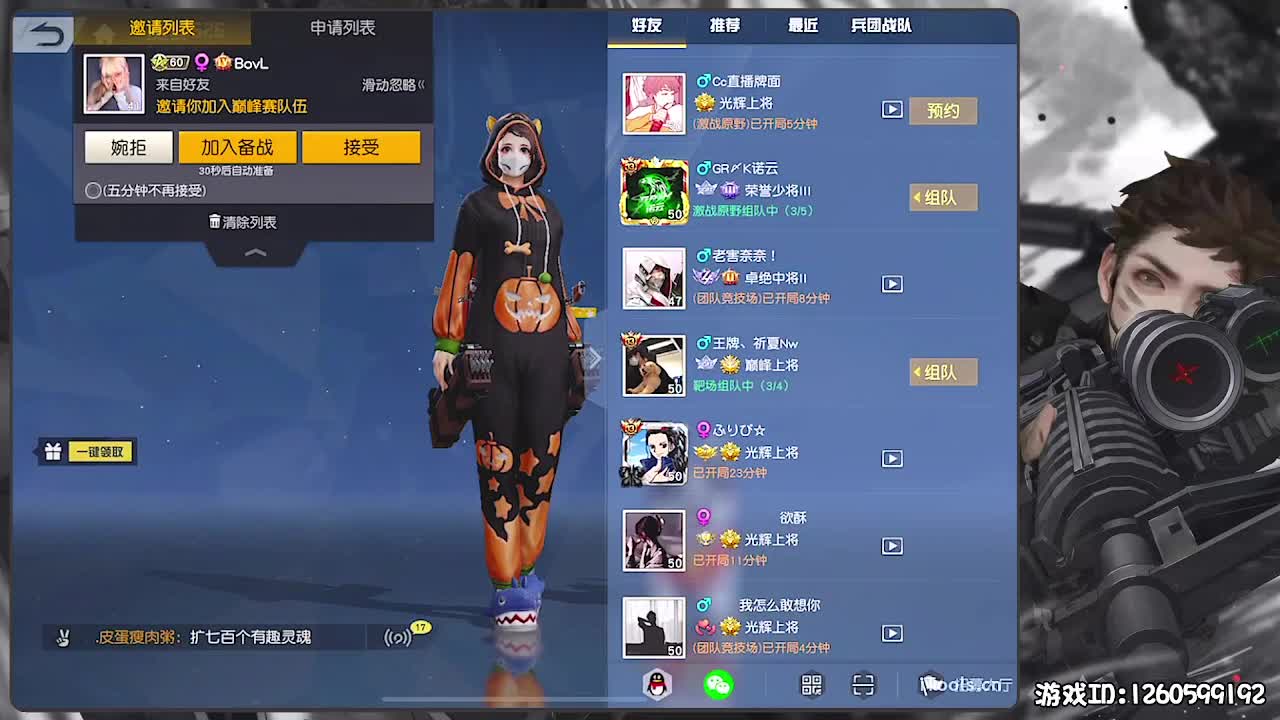Switch to the 申请列表 tab
The image size is (1280, 720).
tap(345, 29)
